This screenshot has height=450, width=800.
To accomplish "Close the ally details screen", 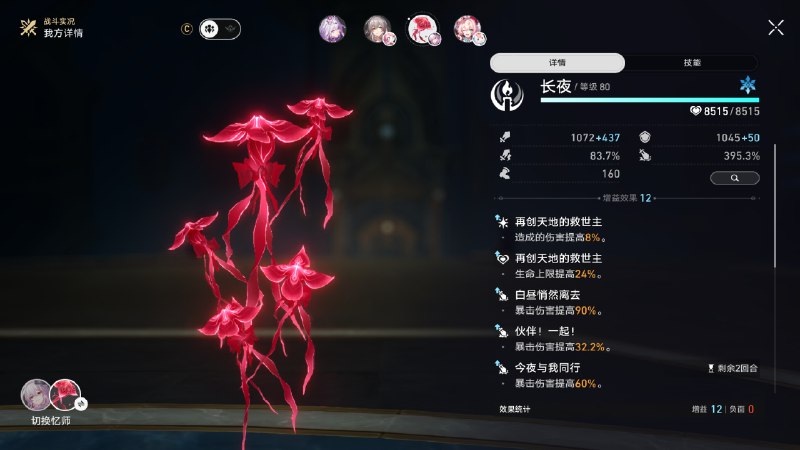I will pos(775,28).
